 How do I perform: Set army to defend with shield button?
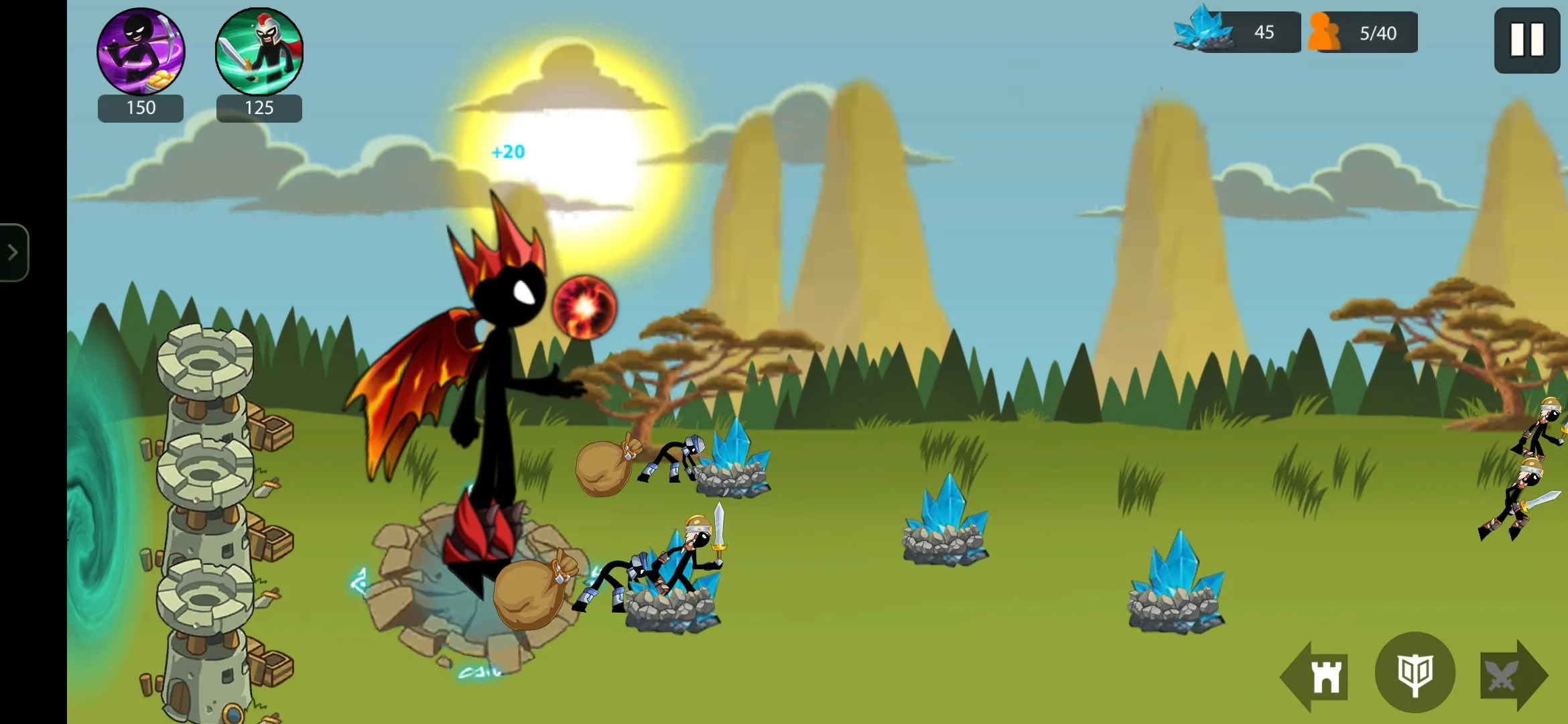point(1415,673)
